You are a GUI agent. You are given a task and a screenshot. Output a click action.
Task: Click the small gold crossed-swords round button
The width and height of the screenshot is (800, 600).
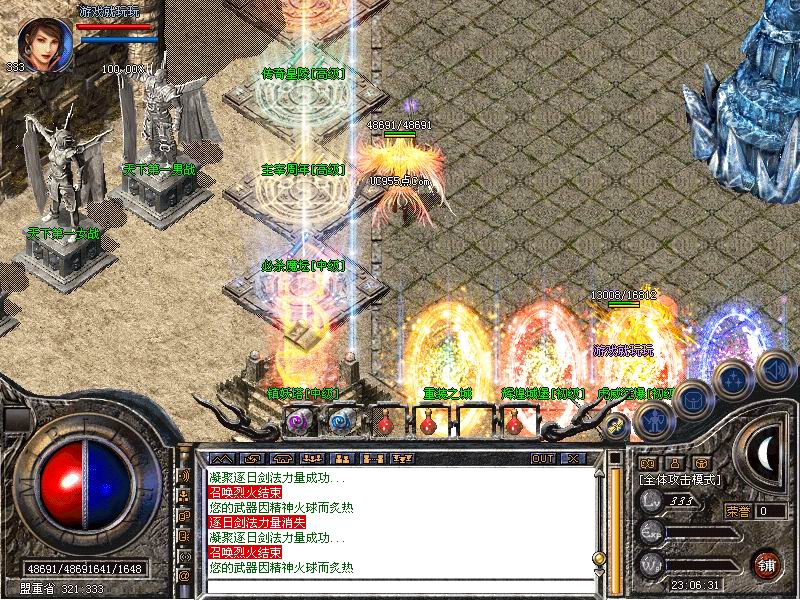615,426
